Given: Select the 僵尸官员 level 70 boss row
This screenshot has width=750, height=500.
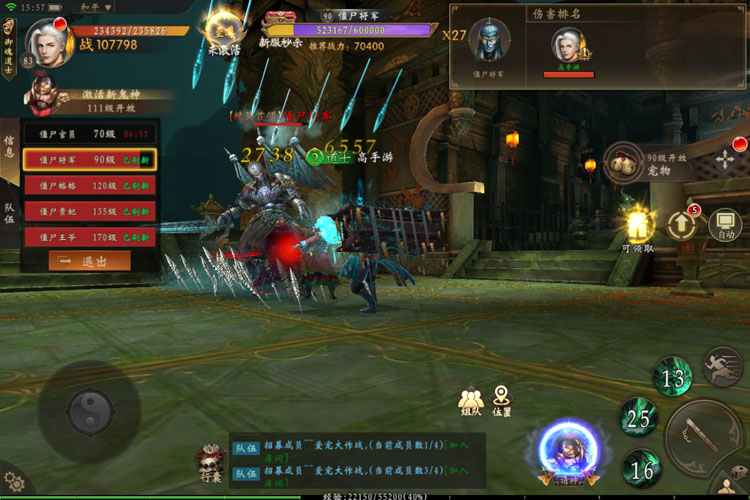Looking at the screenshot, I should pyautogui.click(x=90, y=133).
